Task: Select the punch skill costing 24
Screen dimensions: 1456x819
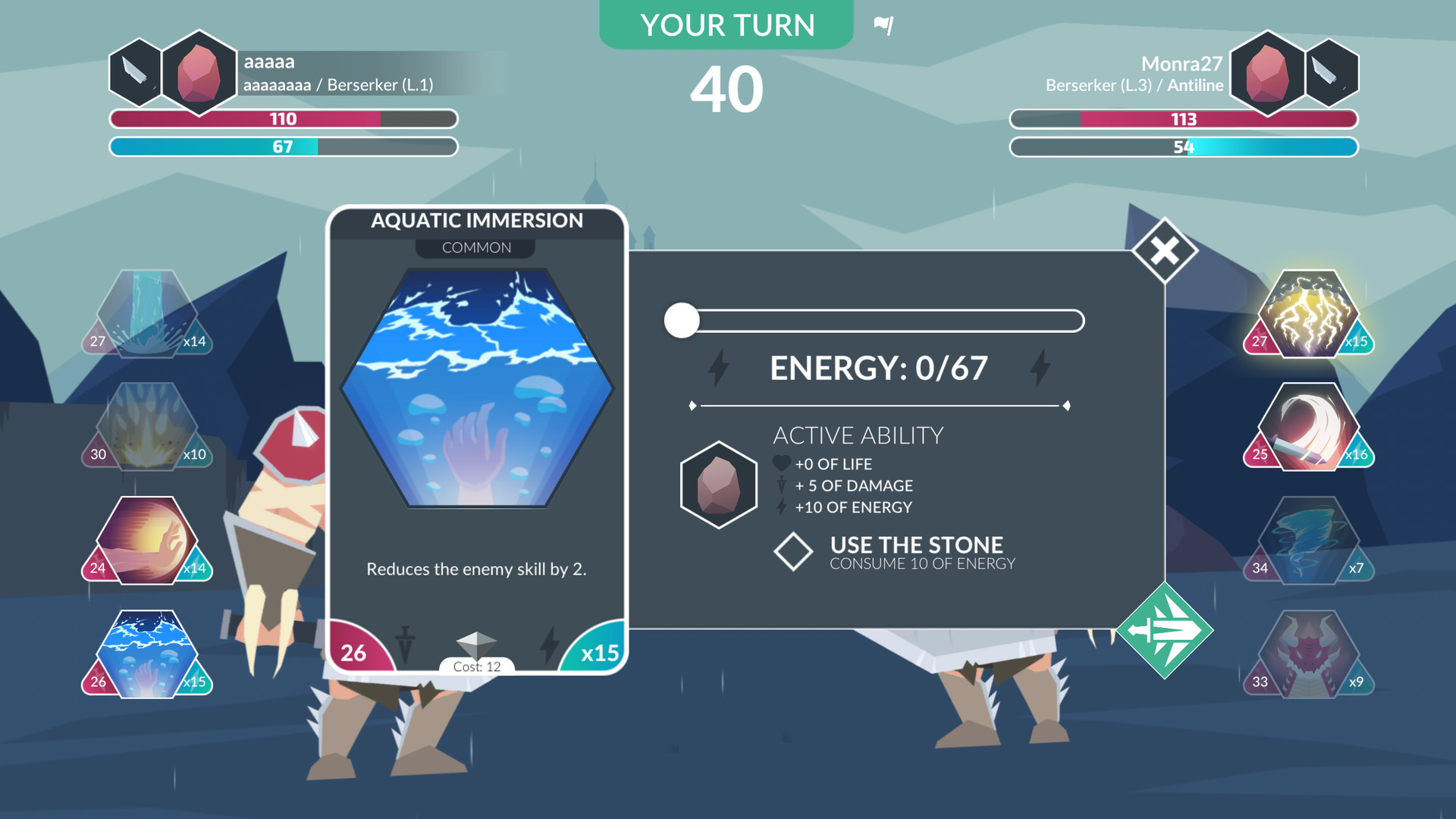Action: pos(146,541)
